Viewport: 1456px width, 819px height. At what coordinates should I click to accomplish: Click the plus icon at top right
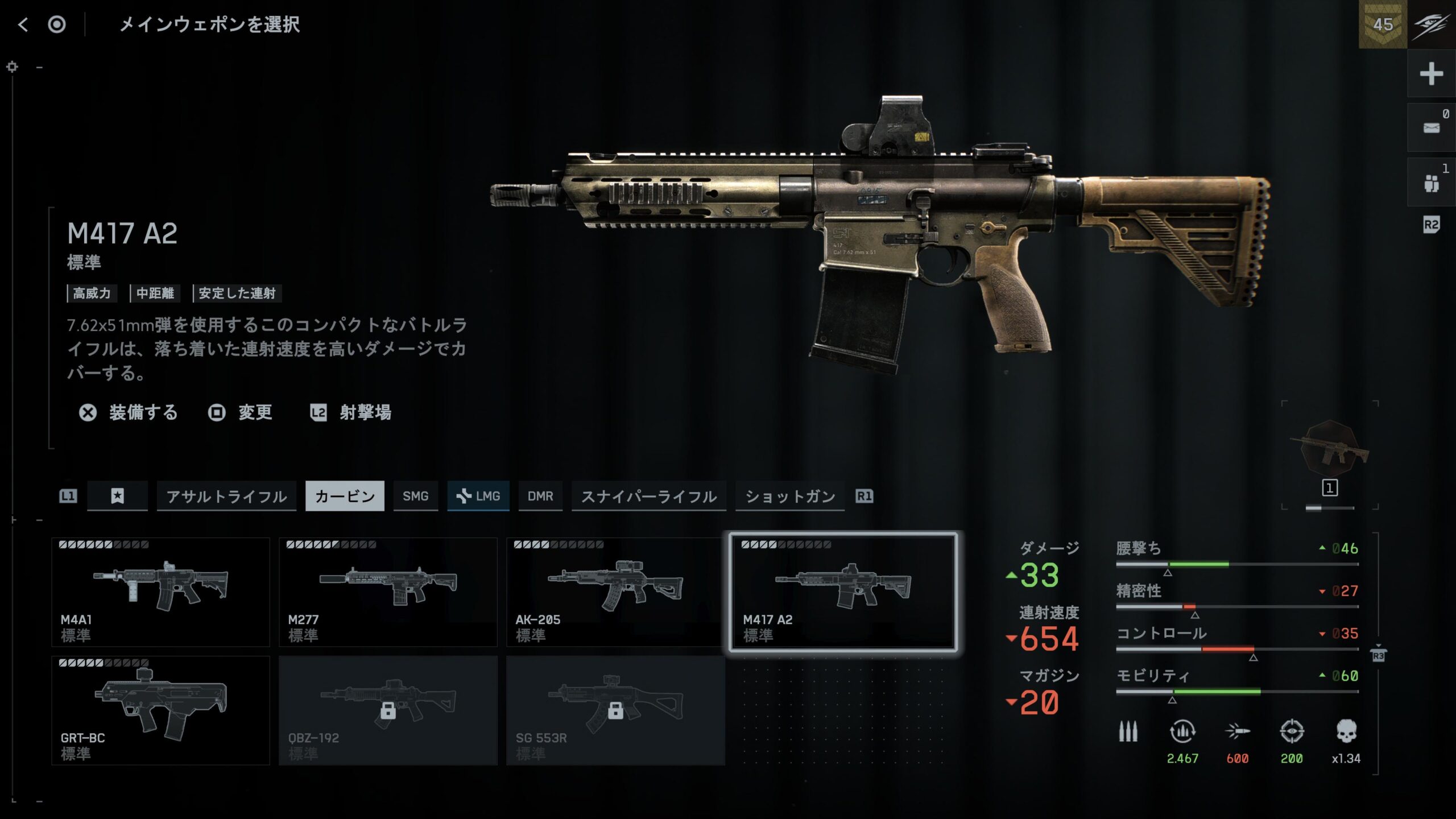1431,74
